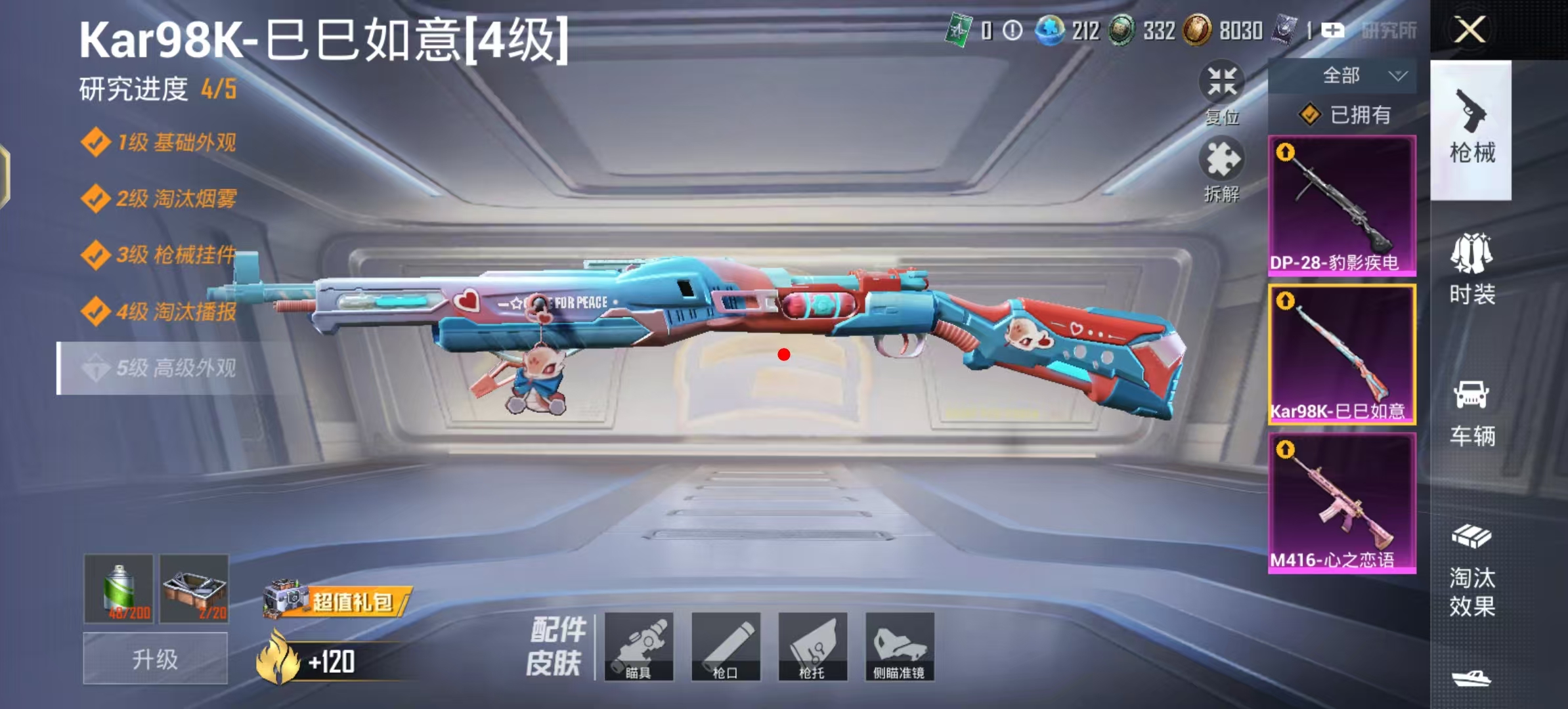Click the plus button beside the currencies

1332,30
